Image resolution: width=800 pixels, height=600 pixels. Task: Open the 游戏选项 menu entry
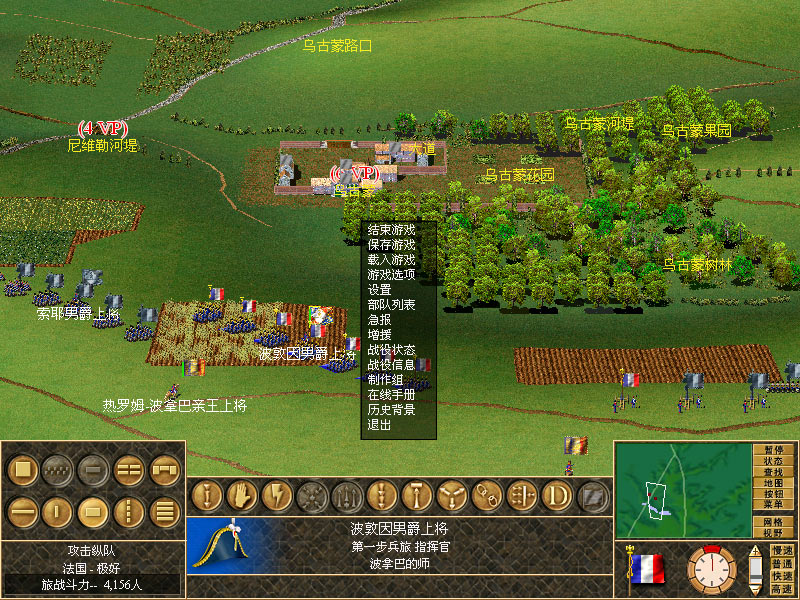click(391, 274)
